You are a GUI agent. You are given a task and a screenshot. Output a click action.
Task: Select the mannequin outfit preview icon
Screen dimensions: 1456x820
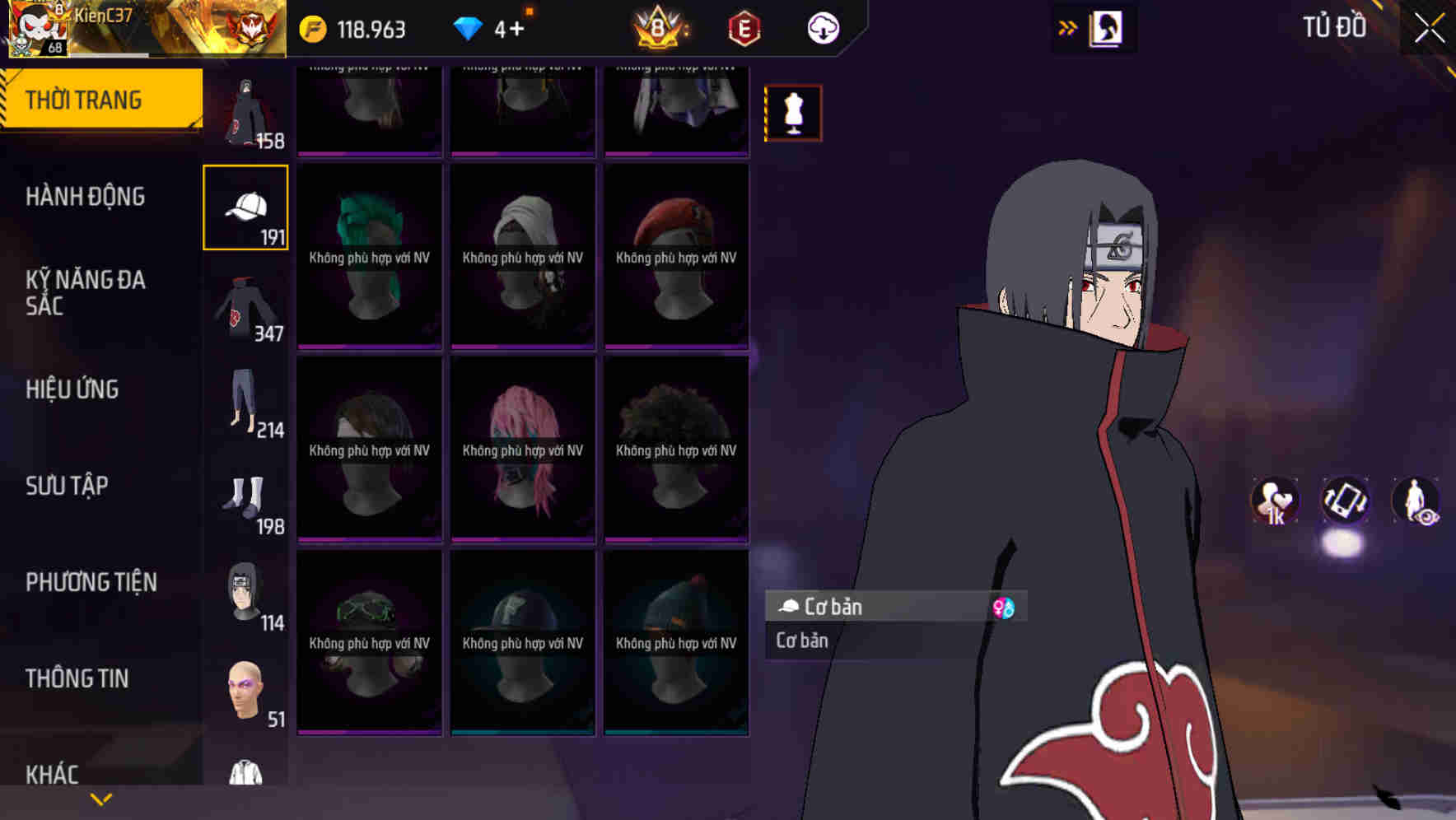point(793,113)
